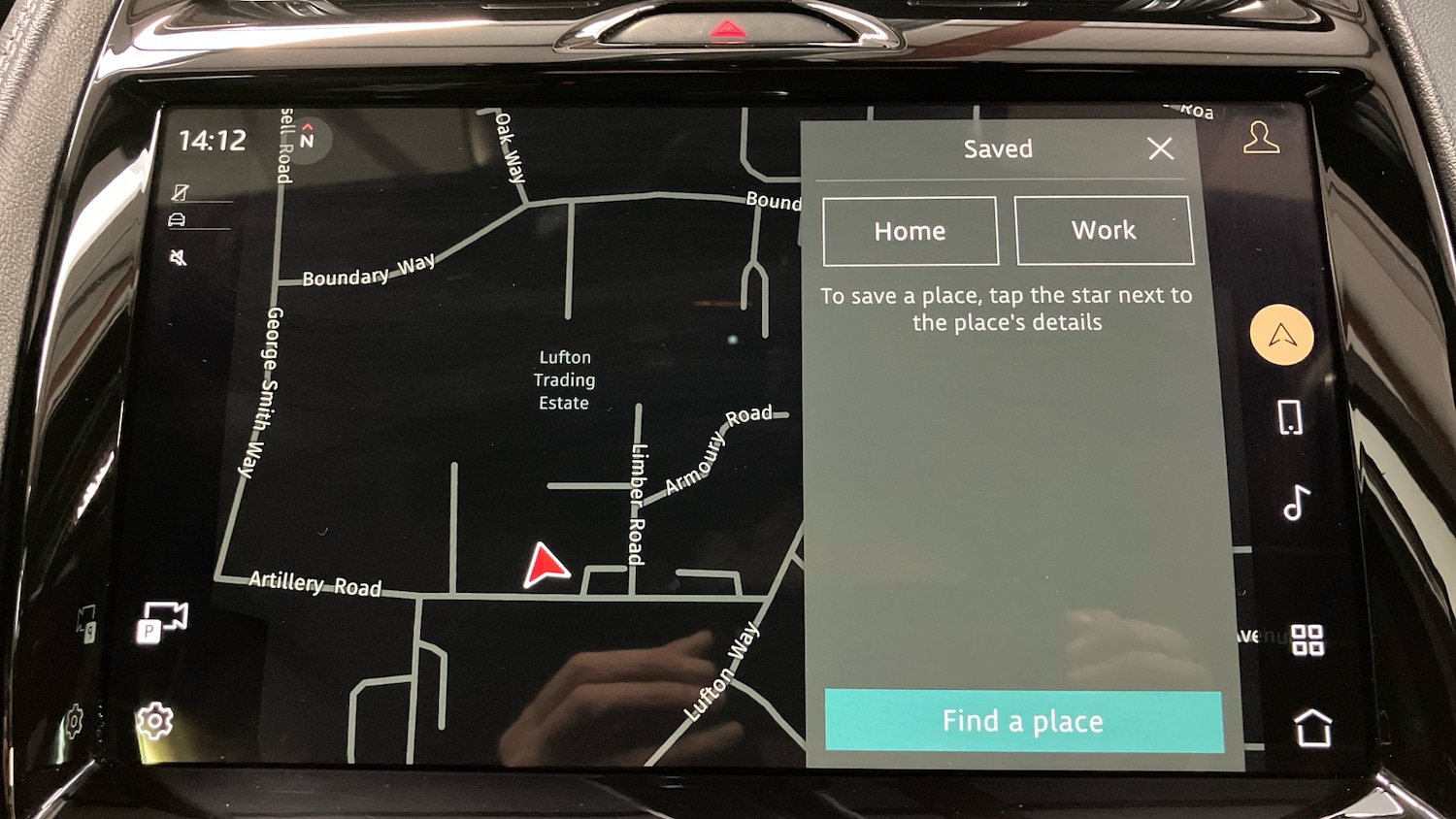The width and height of the screenshot is (1456, 819).
Task: Select the Home saved place
Action: coord(910,231)
